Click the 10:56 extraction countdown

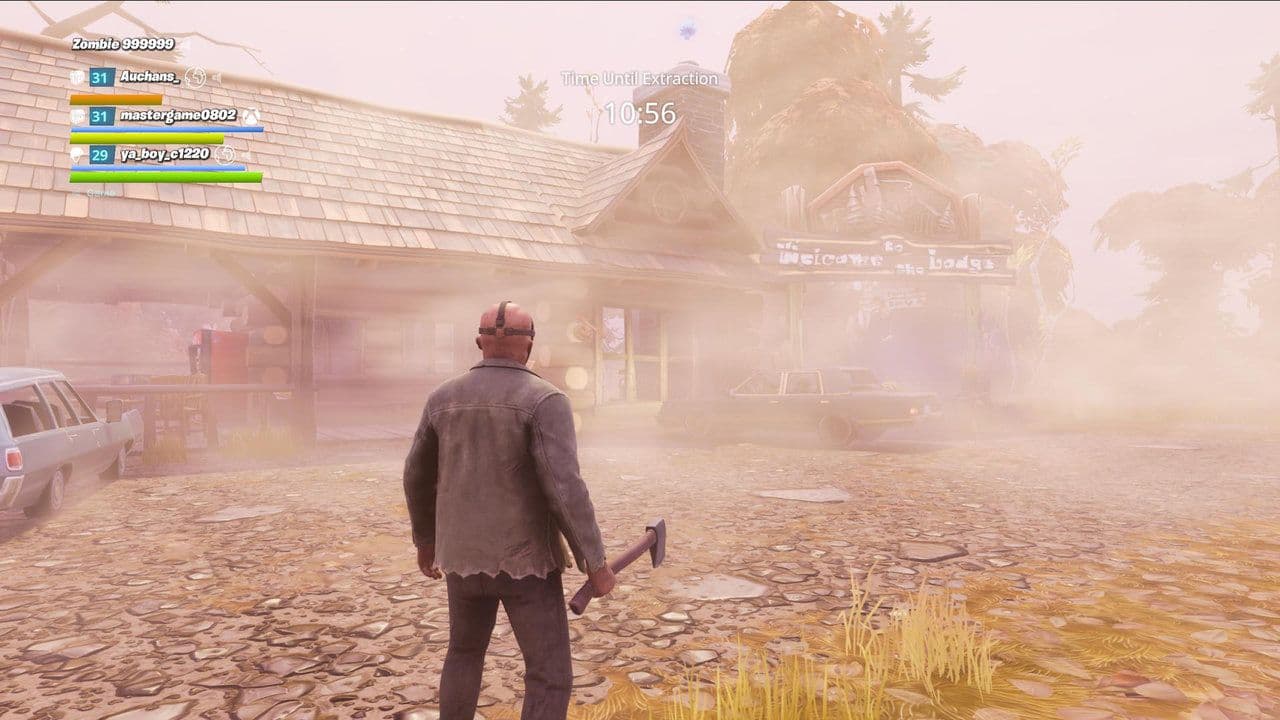point(640,113)
